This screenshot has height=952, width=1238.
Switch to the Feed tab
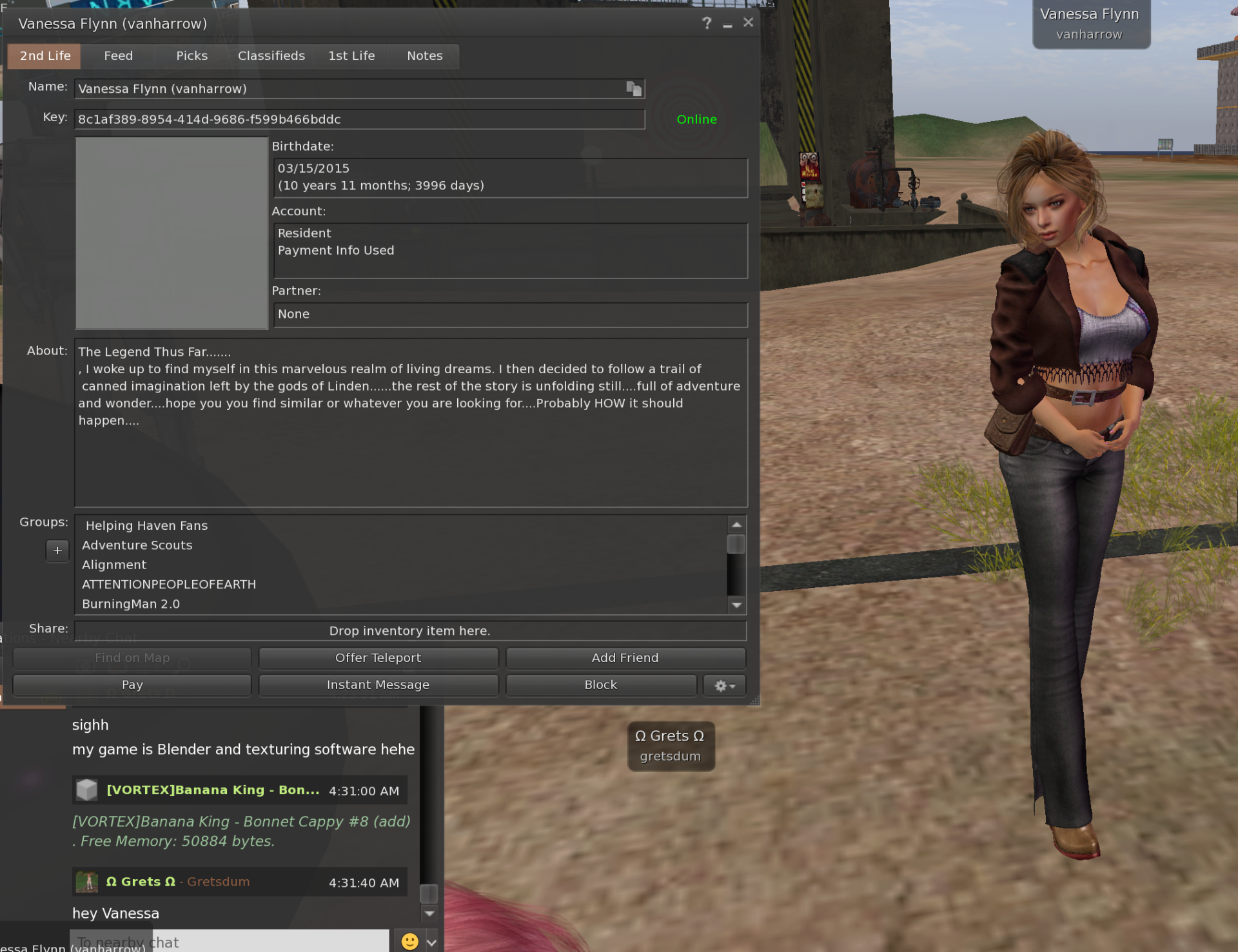[x=118, y=56]
